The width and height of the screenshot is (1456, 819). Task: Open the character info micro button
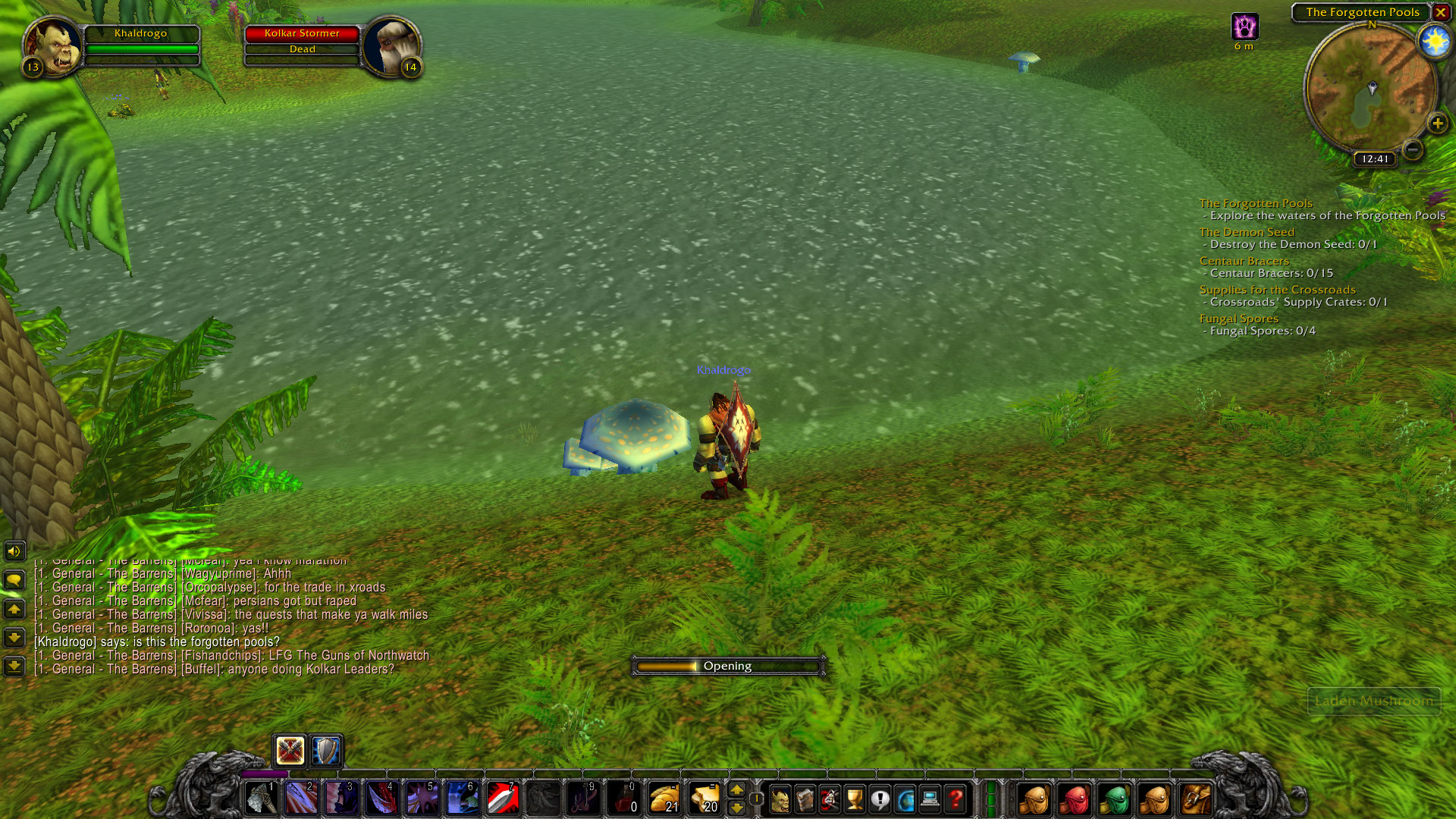780,799
